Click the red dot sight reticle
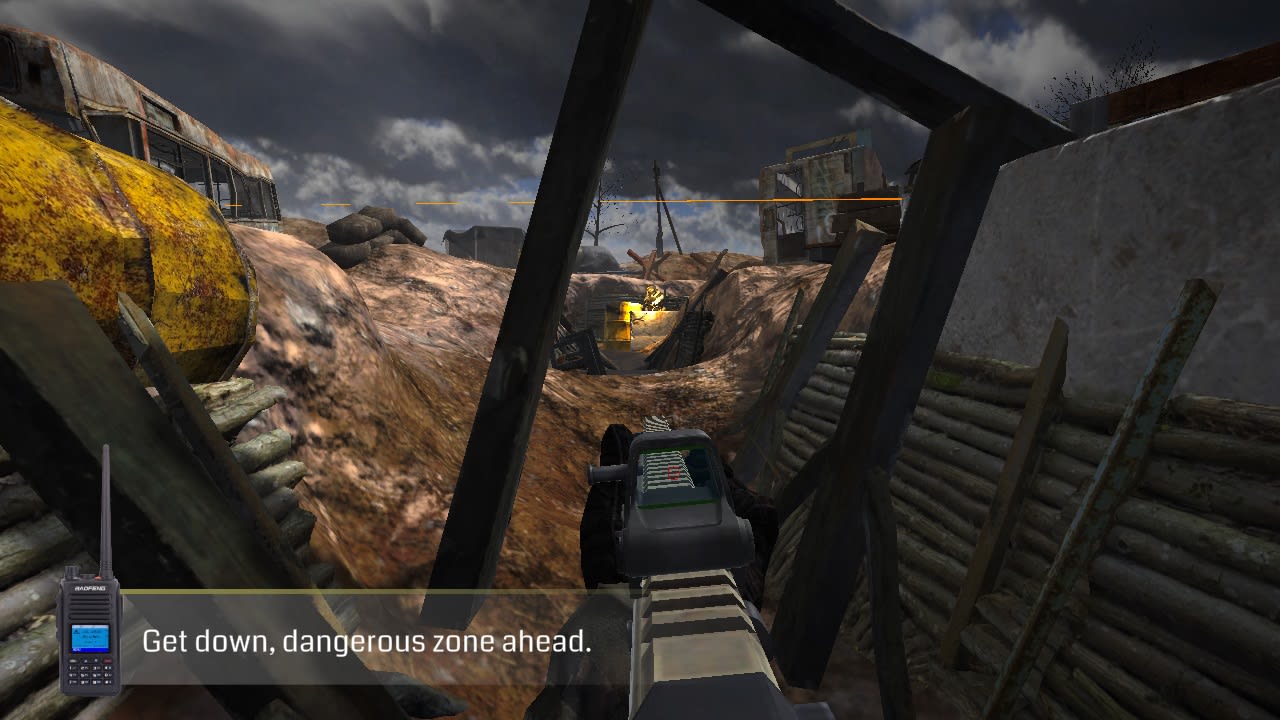 tap(674, 472)
